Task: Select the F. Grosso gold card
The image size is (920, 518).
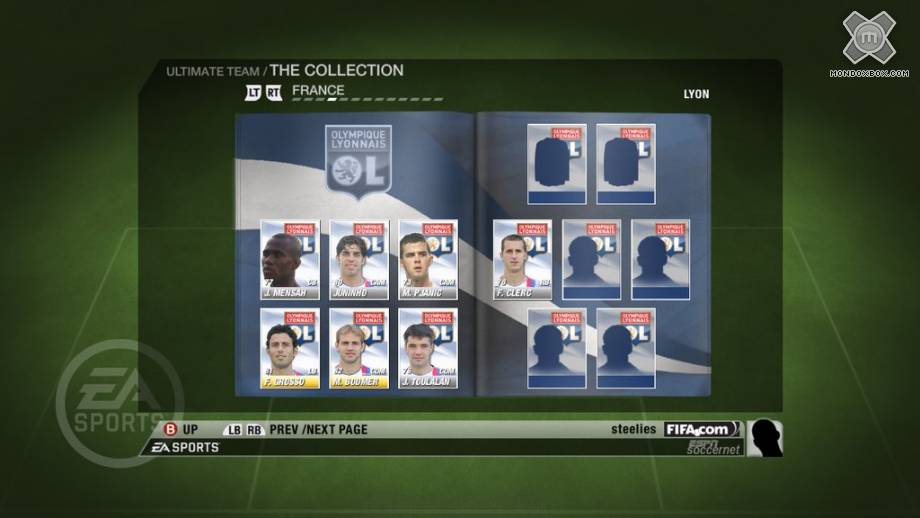Action: pyautogui.click(x=290, y=348)
